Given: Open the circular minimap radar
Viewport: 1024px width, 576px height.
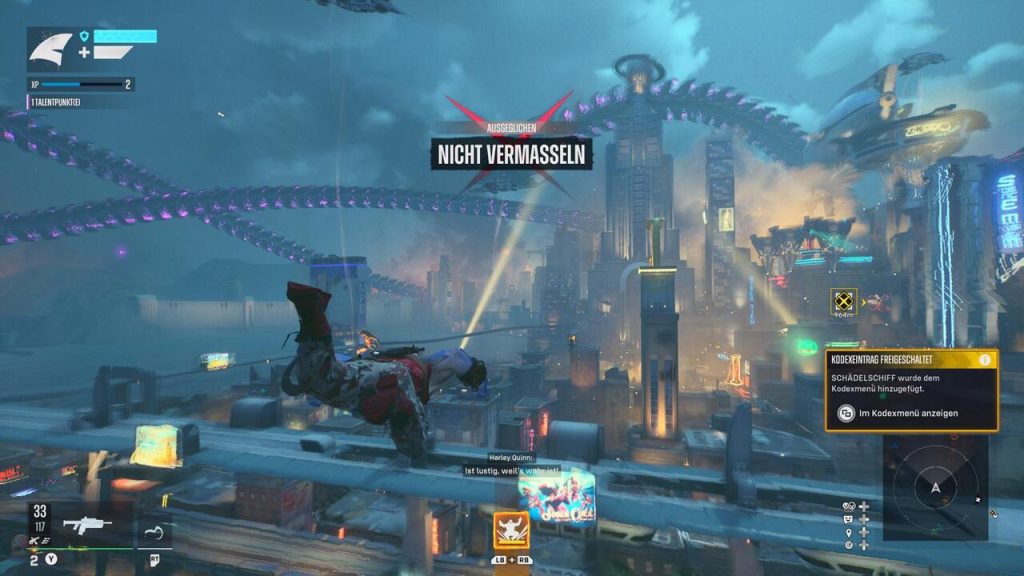Looking at the screenshot, I should (x=935, y=487).
